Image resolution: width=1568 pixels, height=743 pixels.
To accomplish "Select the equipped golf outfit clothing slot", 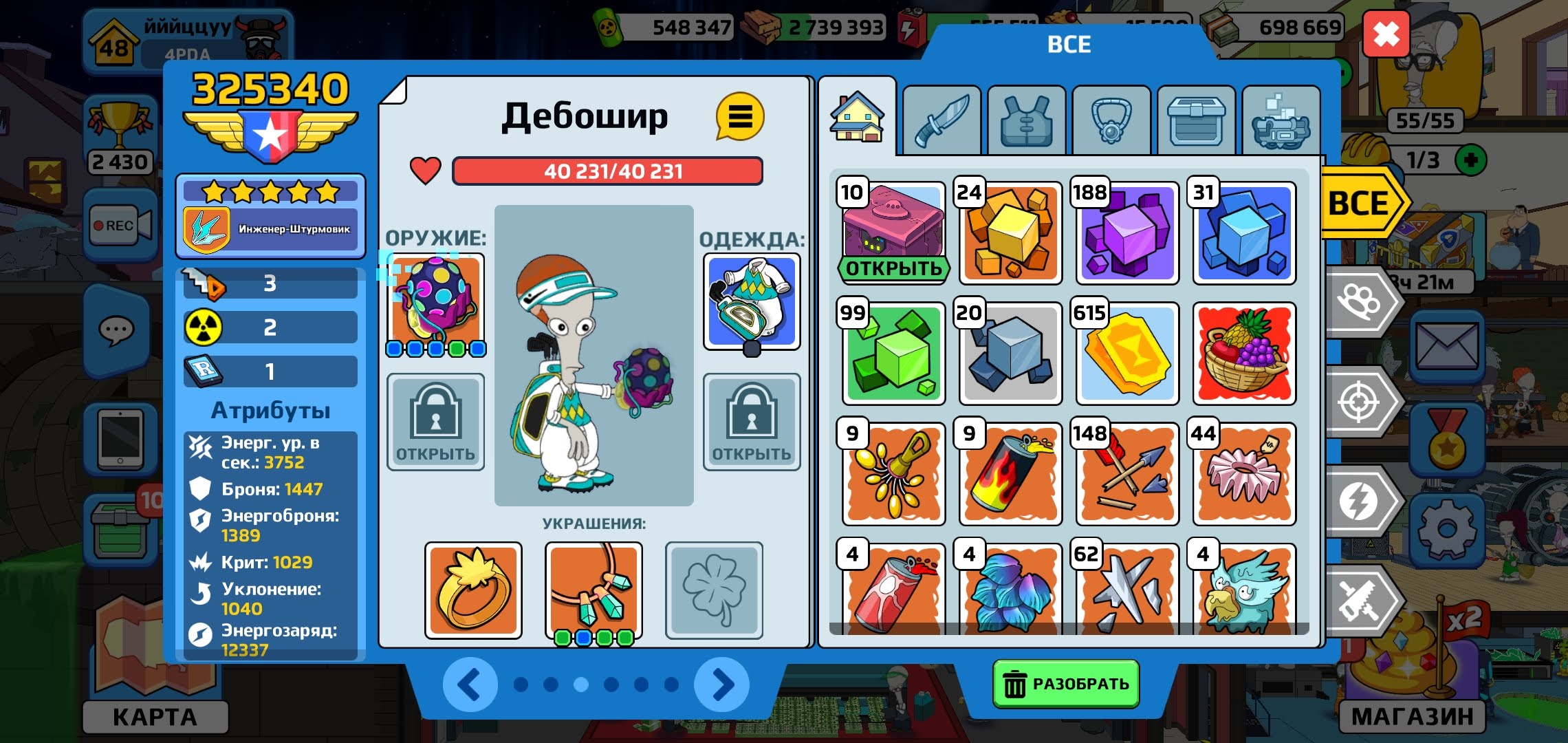I will (x=752, y=301).
